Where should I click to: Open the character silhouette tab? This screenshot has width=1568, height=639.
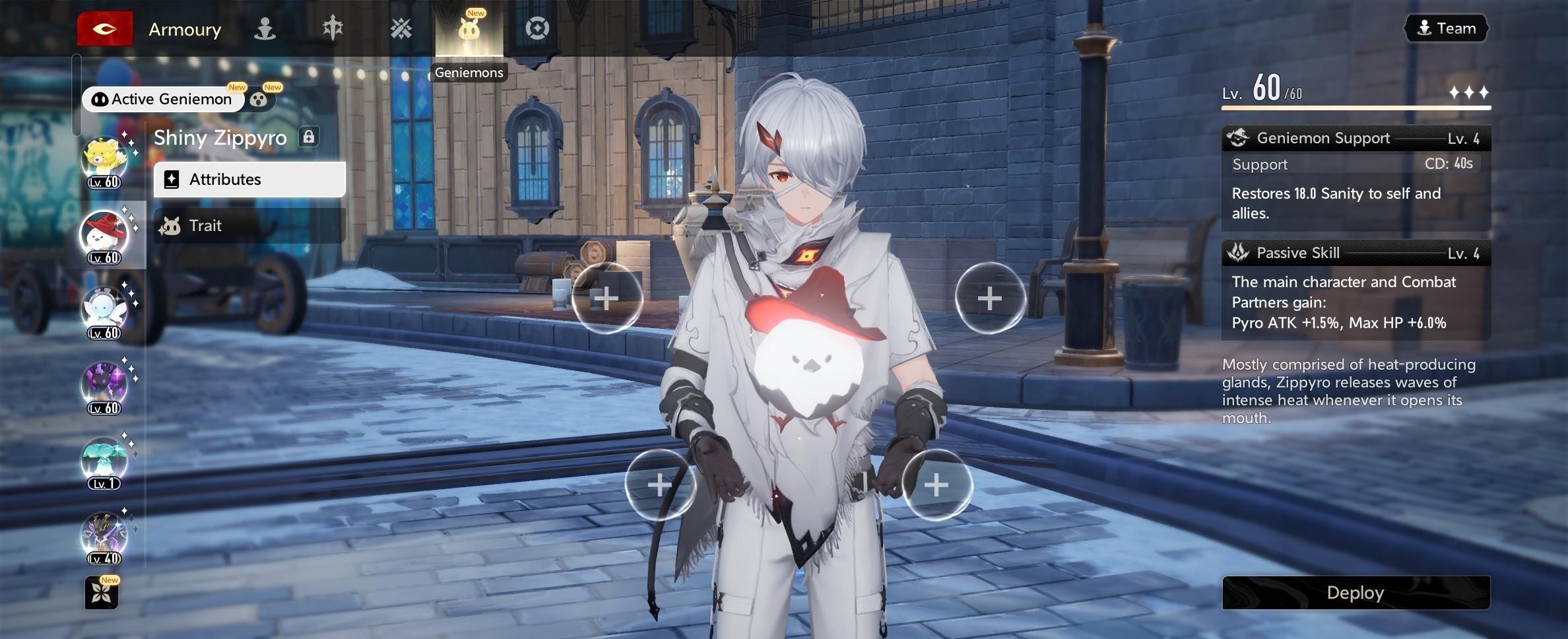(x=265, y=29)
